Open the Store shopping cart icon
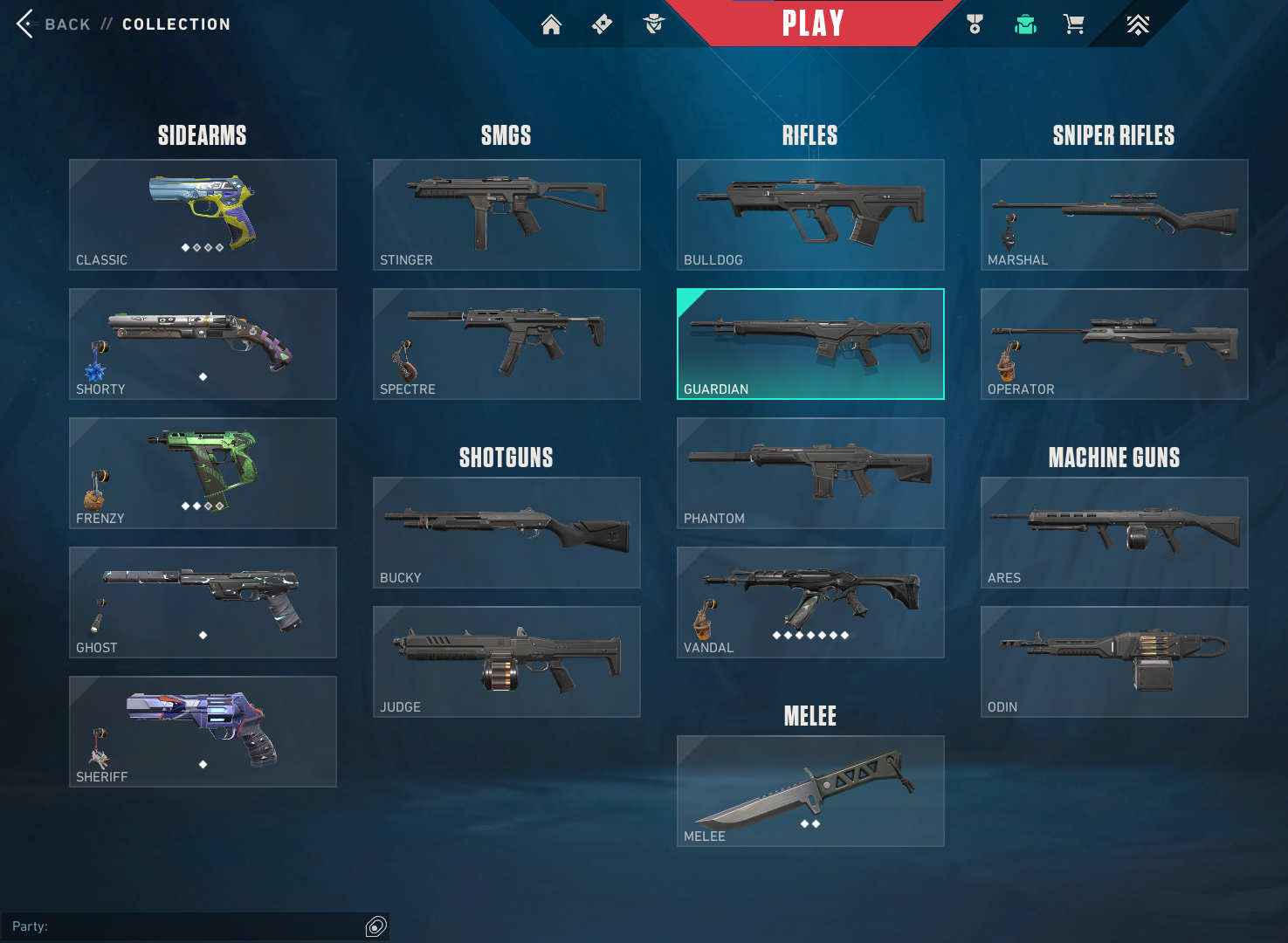The image size is (1288, 943). click(1074, 24)
